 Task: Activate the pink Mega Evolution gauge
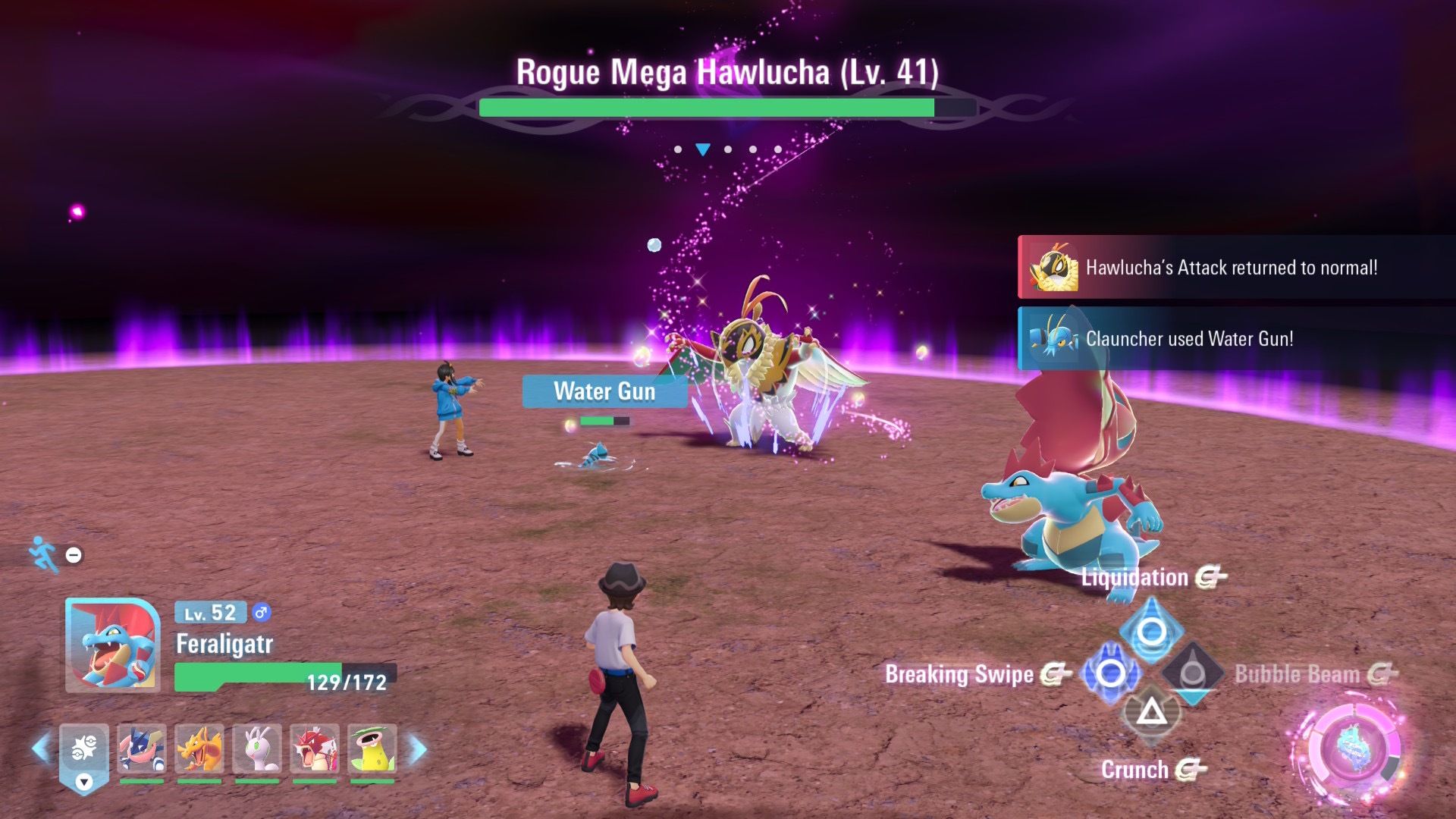click(1352, 750)
